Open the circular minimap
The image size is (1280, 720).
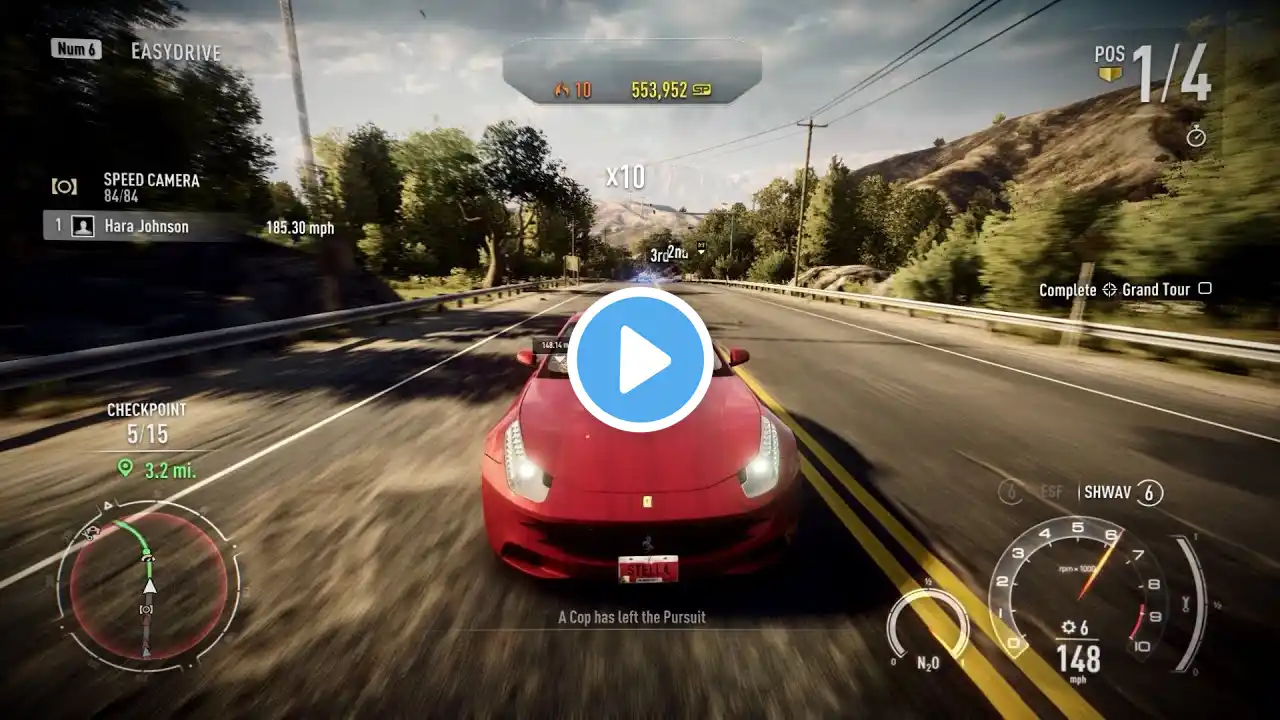click(x=148, y=585)
